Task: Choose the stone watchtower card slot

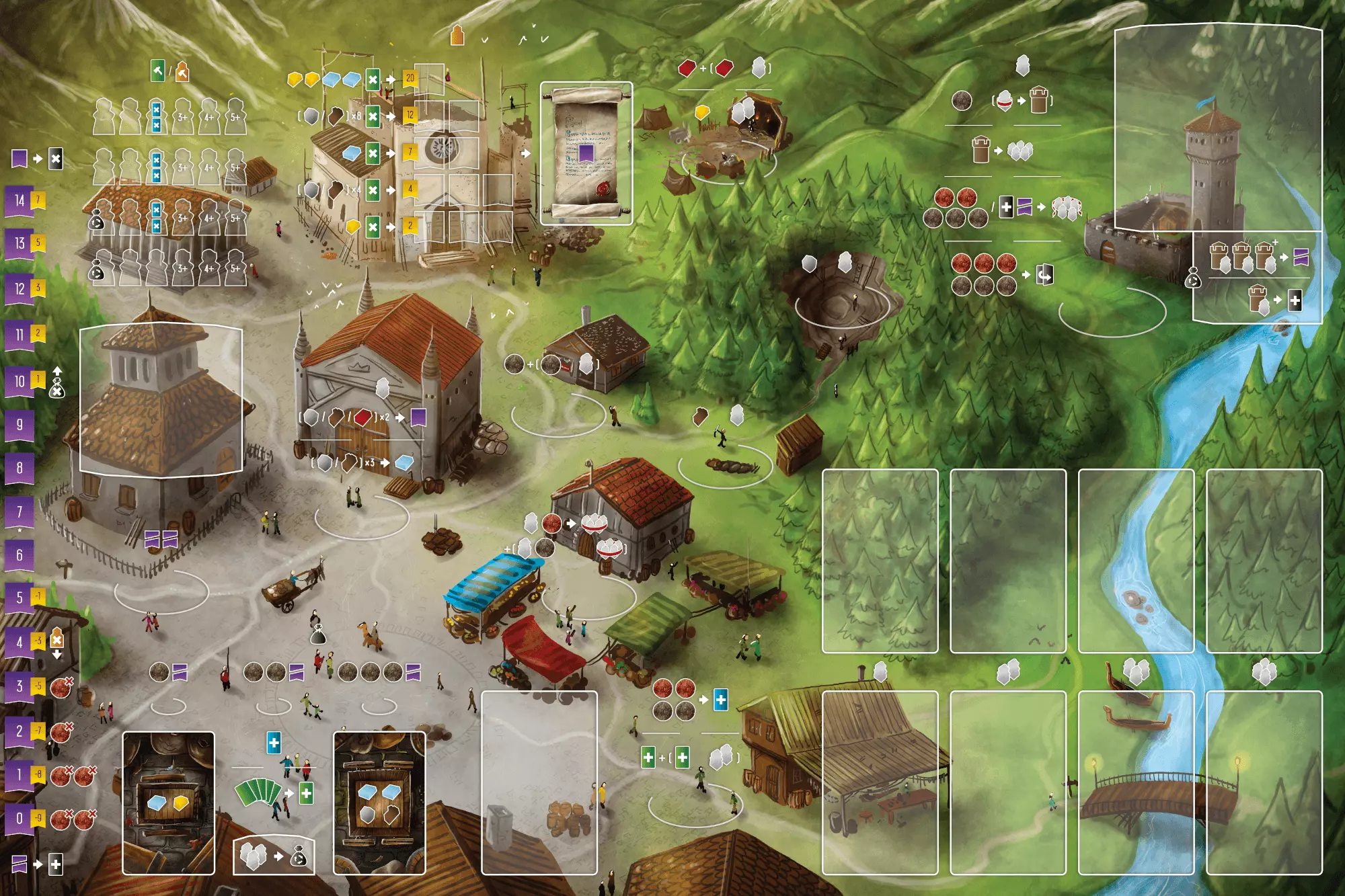Action: click(x=1218, y=128)
